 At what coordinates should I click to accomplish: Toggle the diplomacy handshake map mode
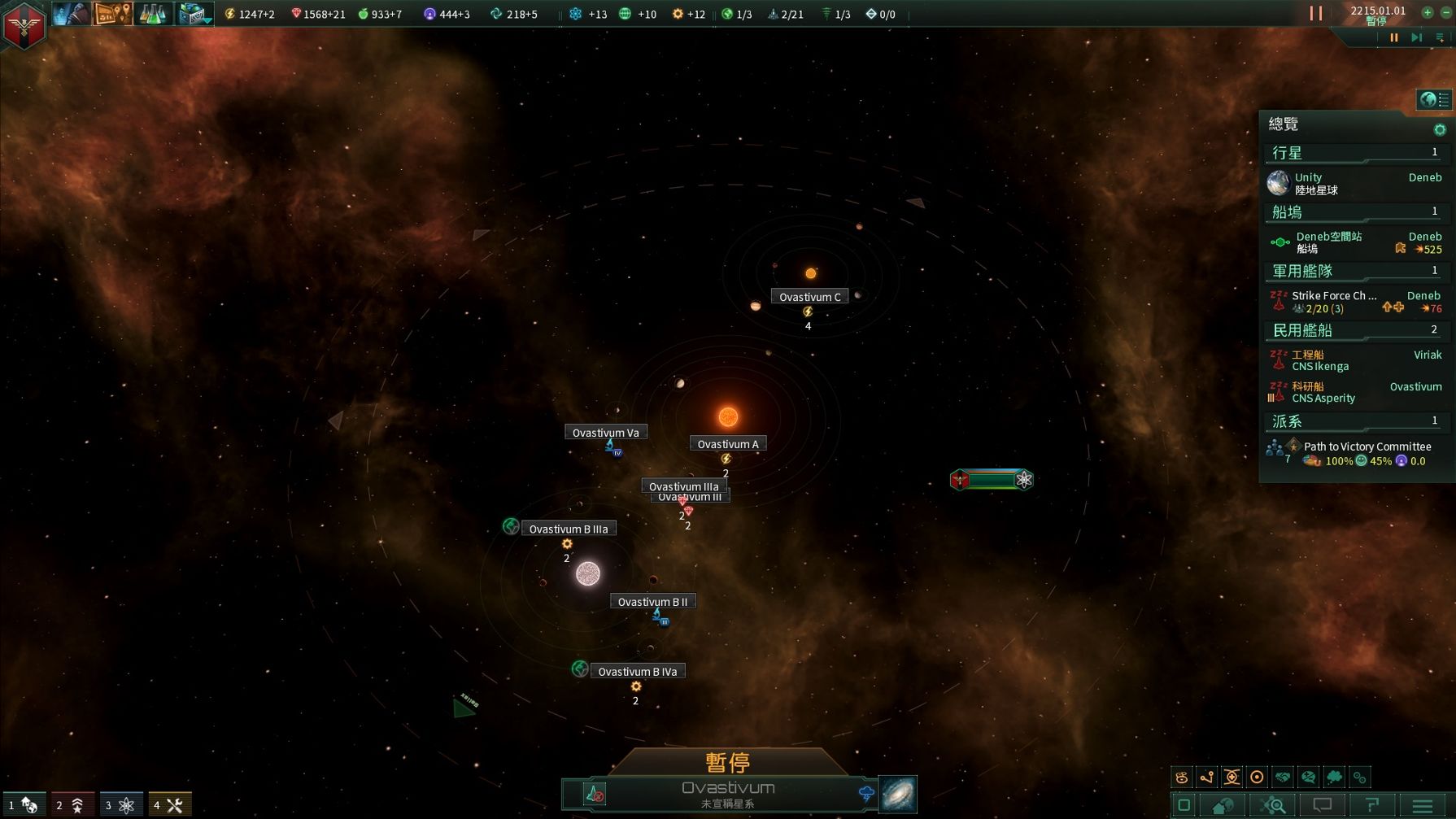pyautogui.click(x=1284, y=777)
